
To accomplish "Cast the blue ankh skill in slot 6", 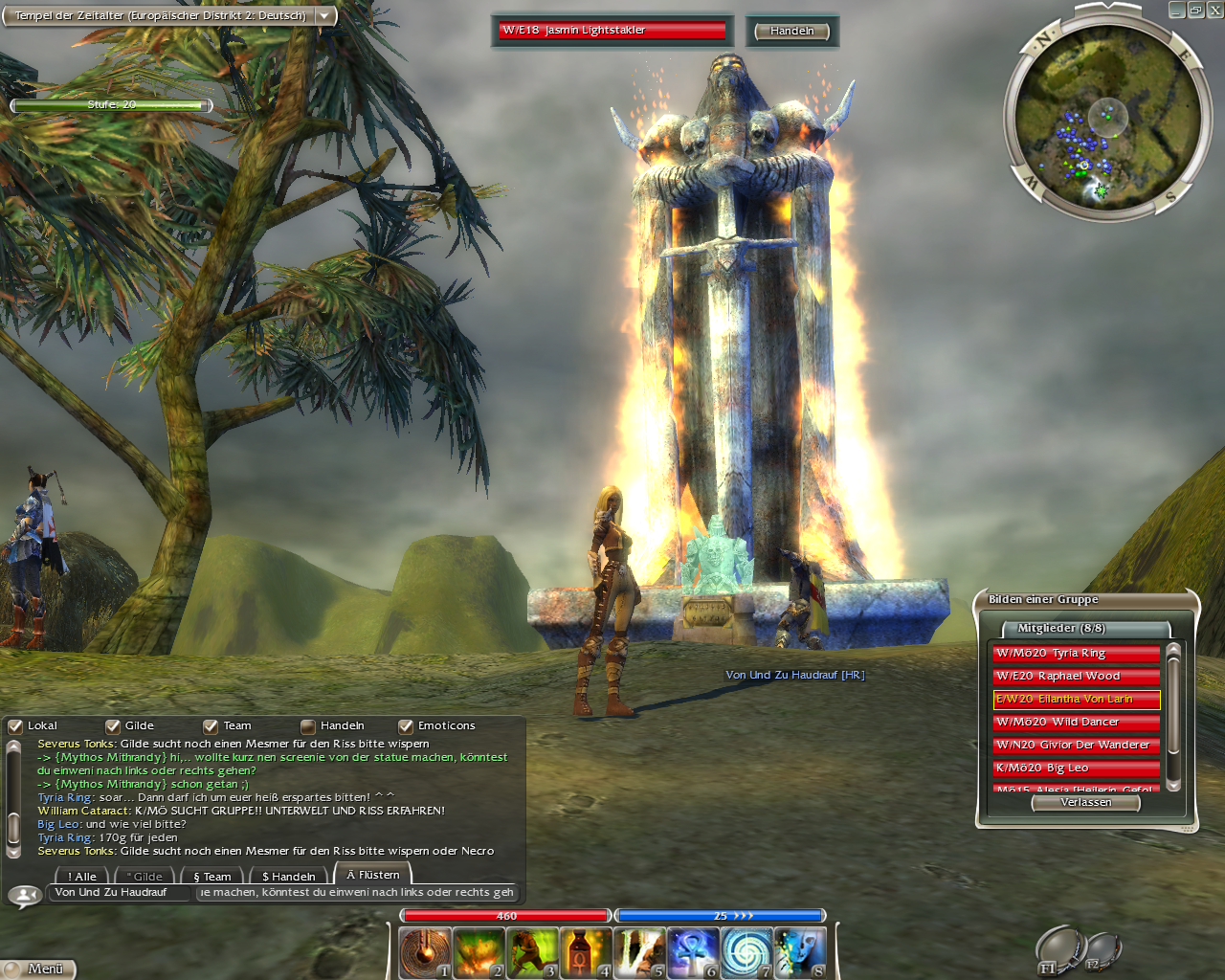I will pyautogui.click(x=693, y=954).
